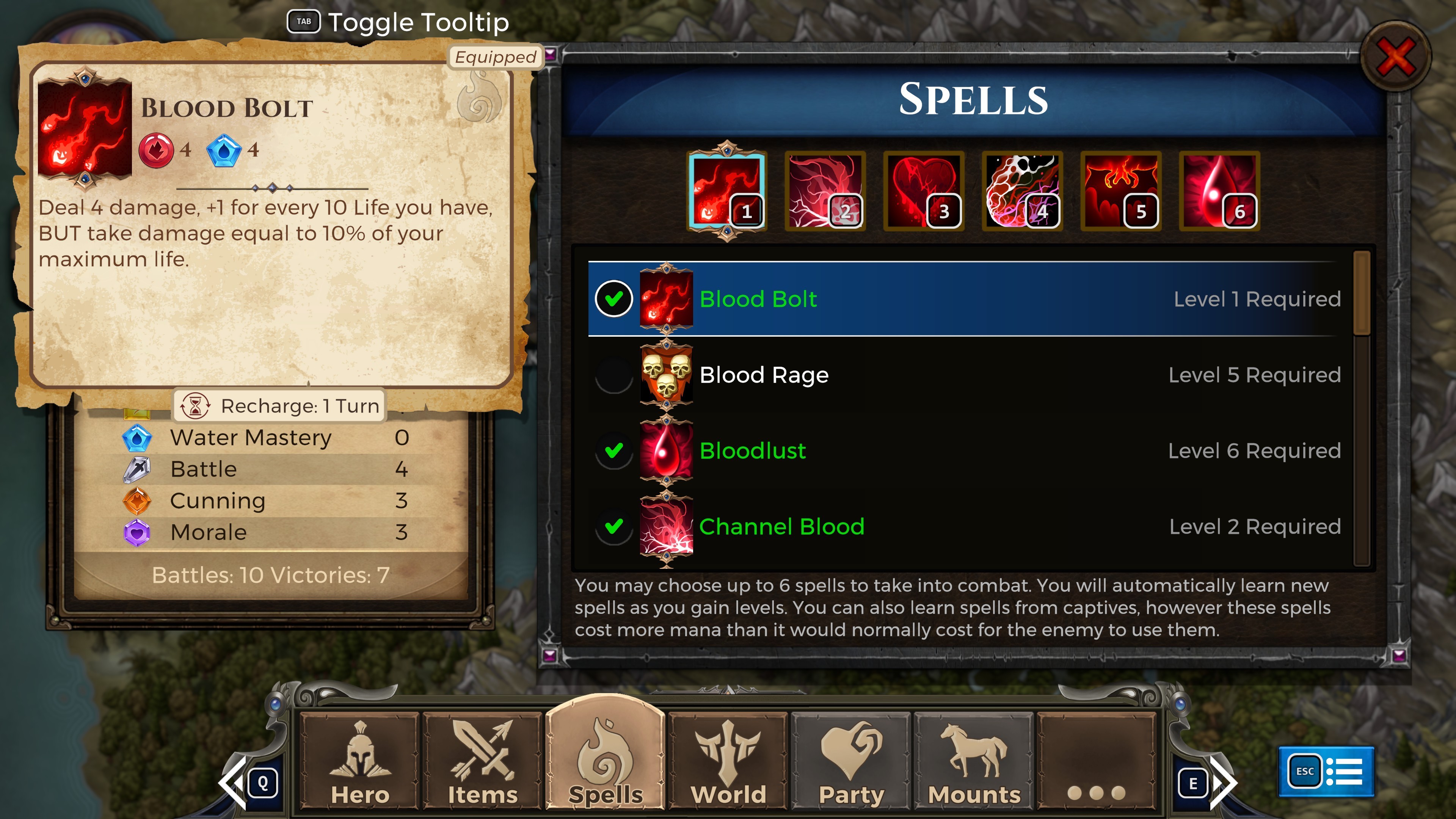1456x819 pixels.
Task: Select the broken heart spell in slot 3
Action: pos(924,191)
